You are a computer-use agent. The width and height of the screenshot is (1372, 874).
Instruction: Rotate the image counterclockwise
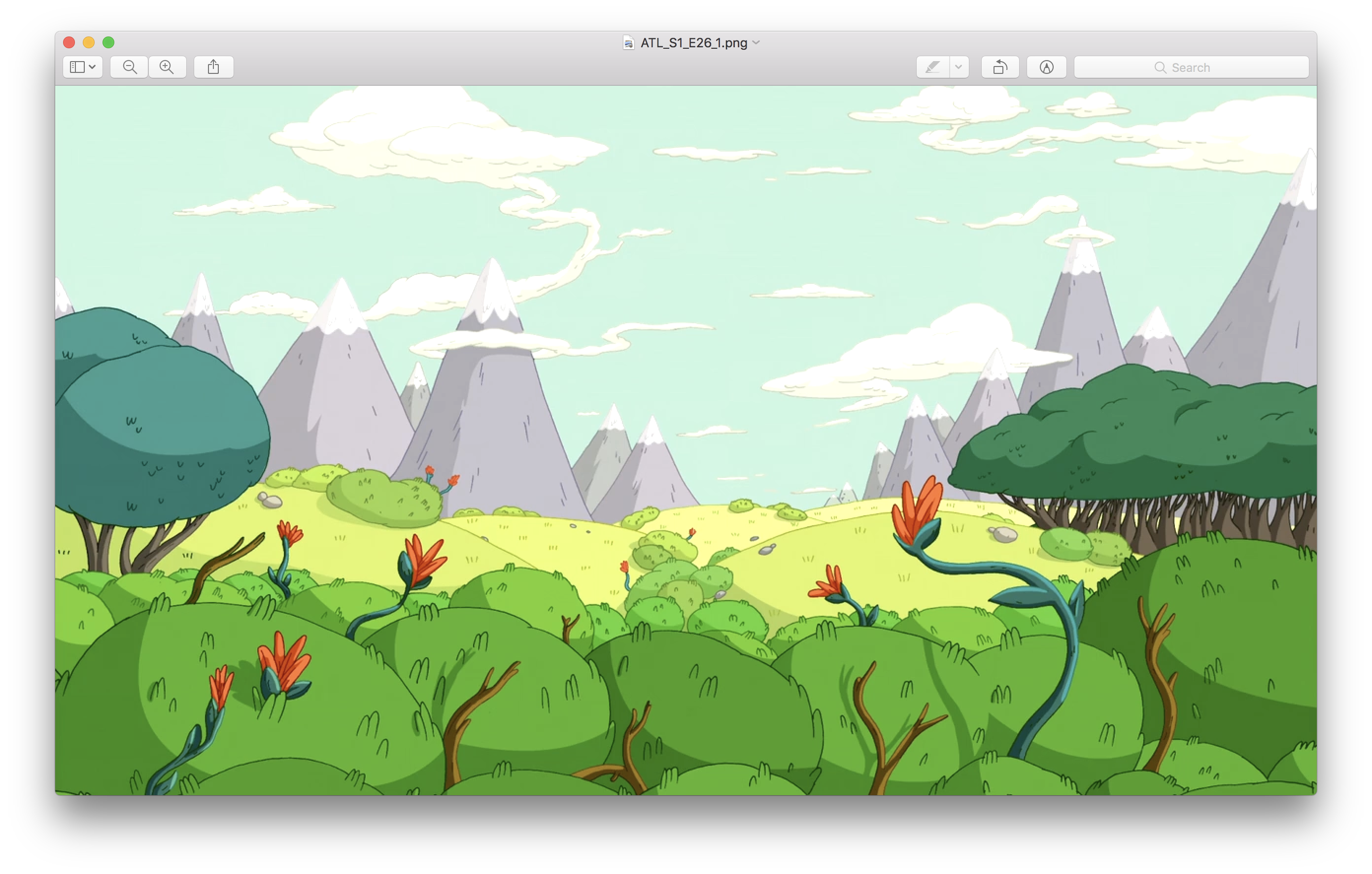tap(1000, 67)
